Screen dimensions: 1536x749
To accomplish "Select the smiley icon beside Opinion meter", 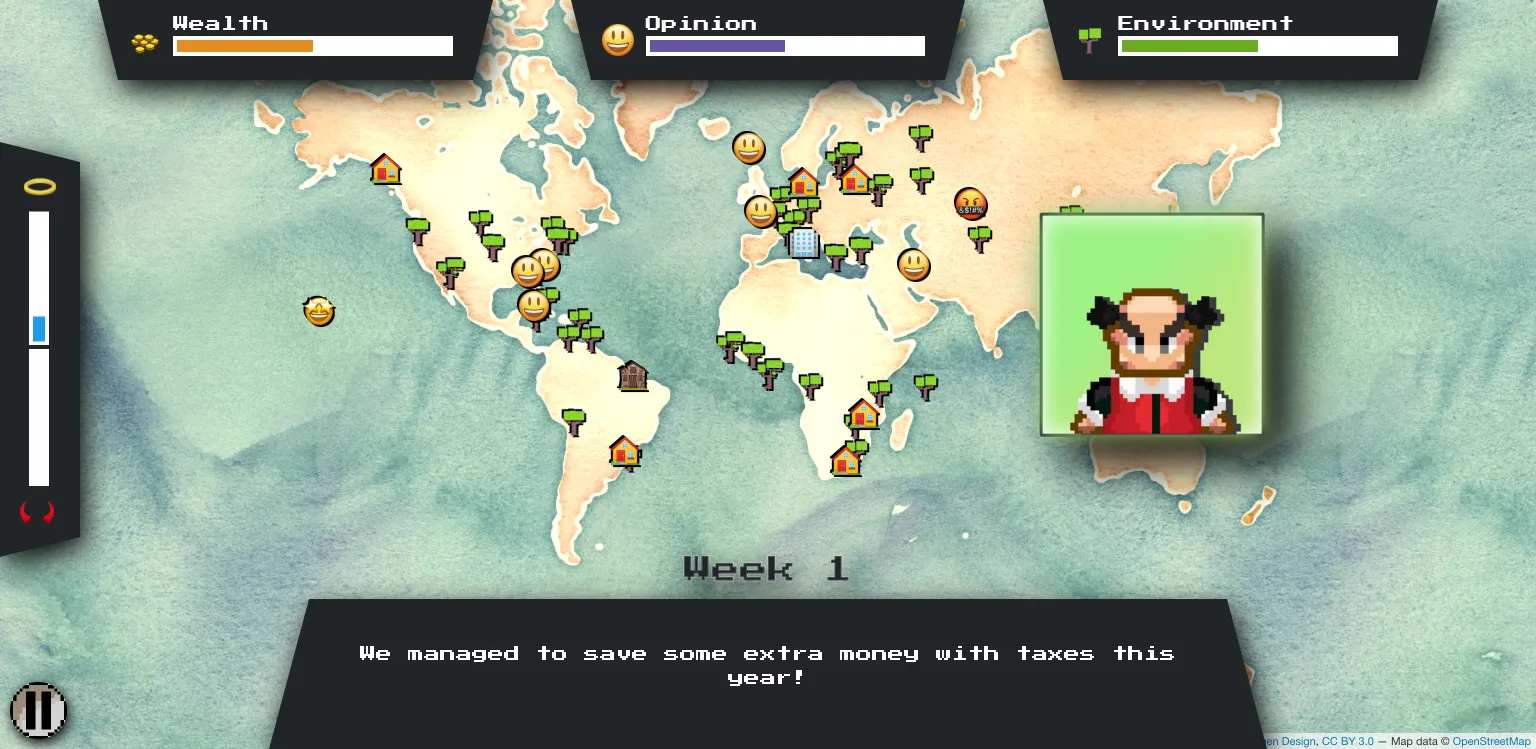I will 619,40.
